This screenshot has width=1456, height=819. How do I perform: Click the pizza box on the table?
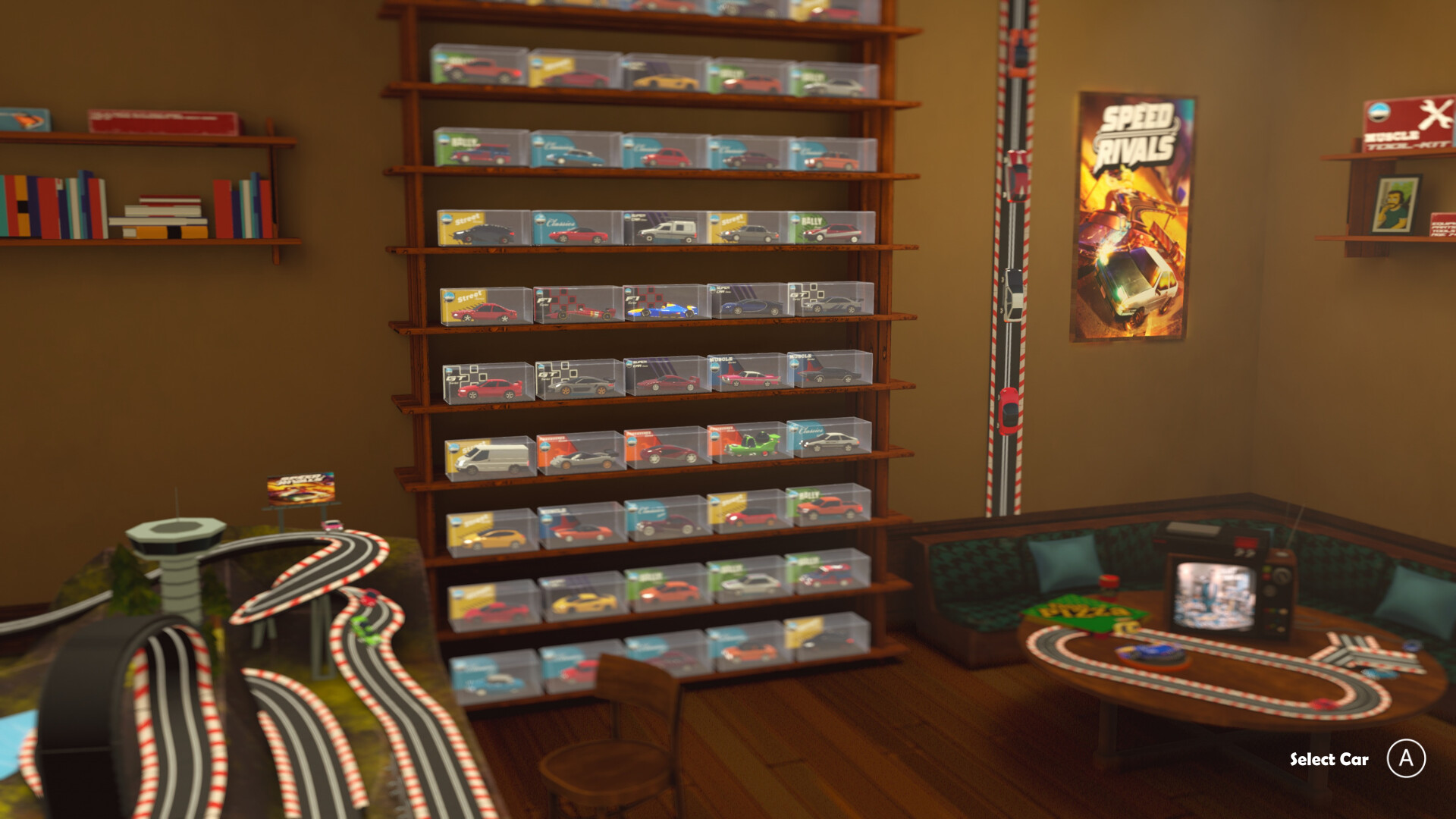[x=1081, y=610]
